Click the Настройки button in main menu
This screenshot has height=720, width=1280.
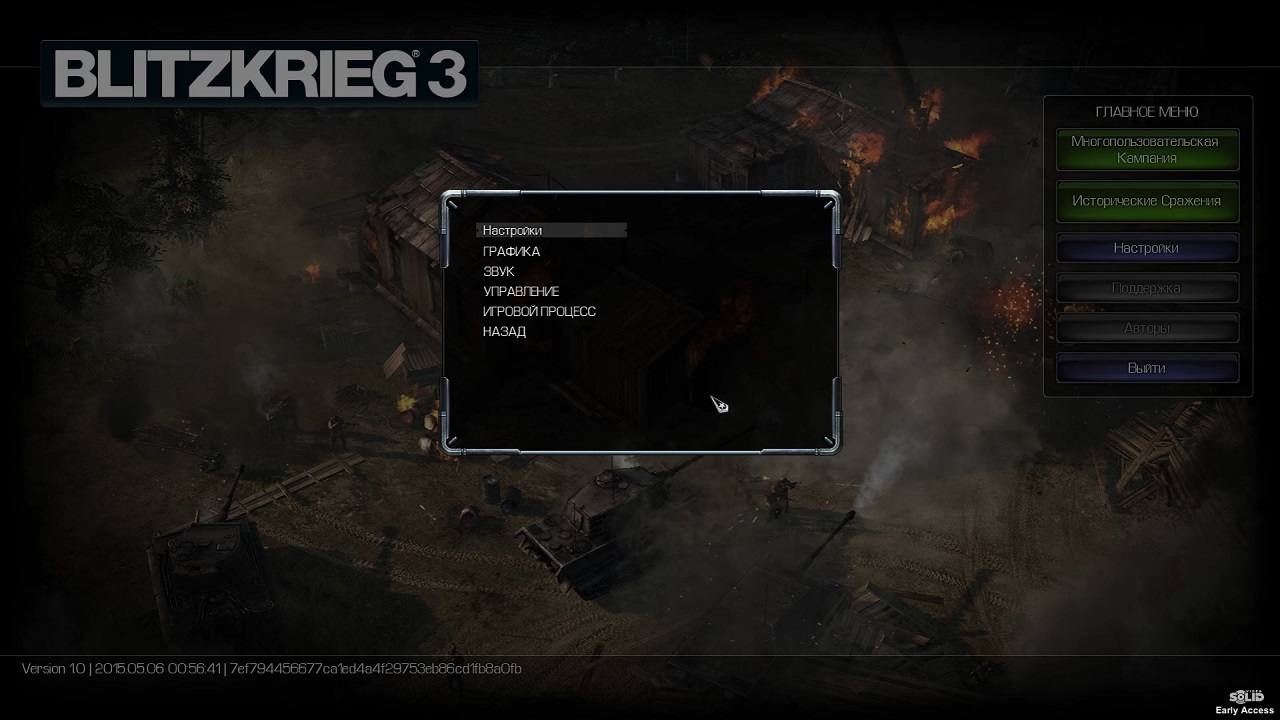coord(1147,248)
